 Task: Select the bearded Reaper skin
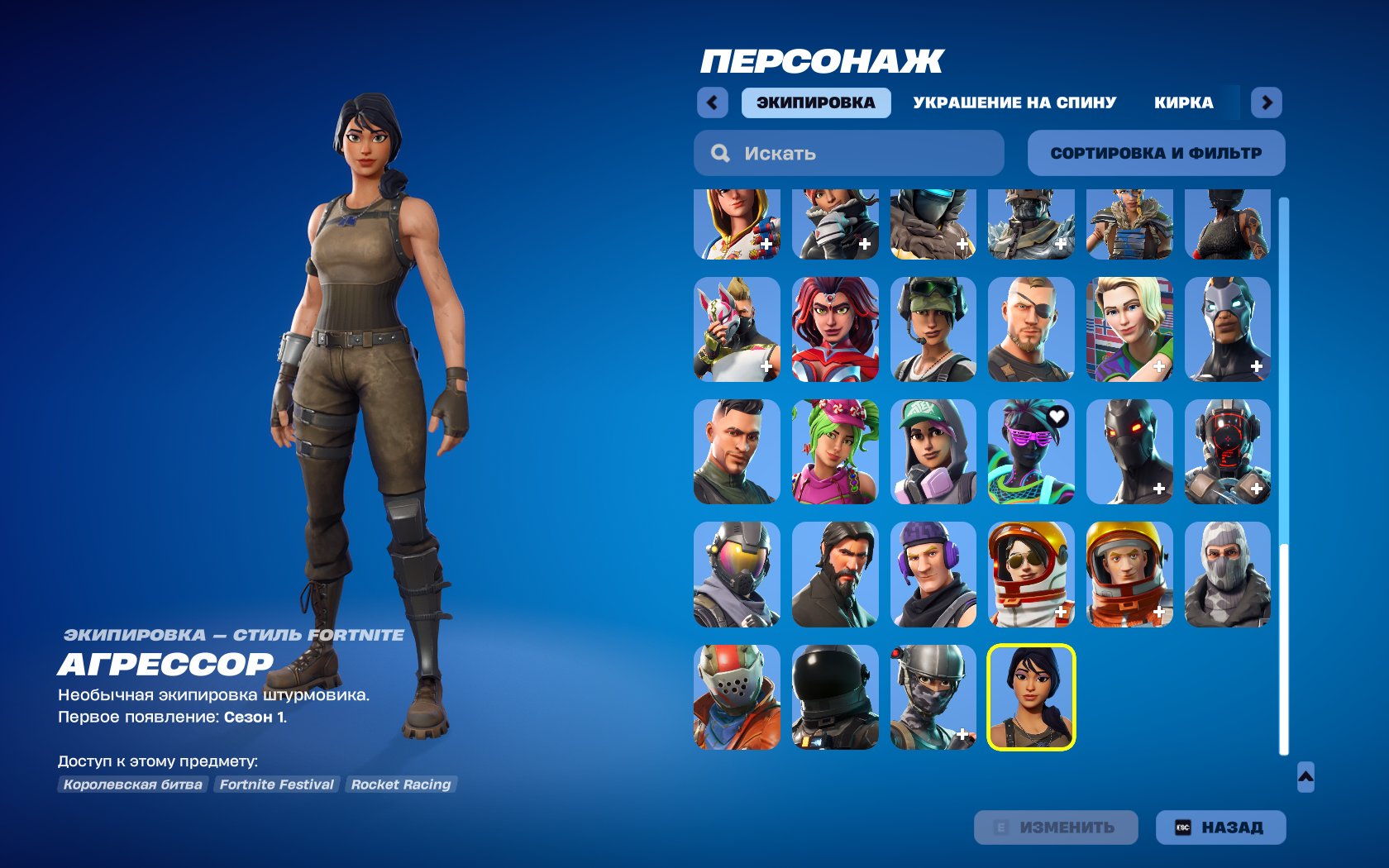834,575
